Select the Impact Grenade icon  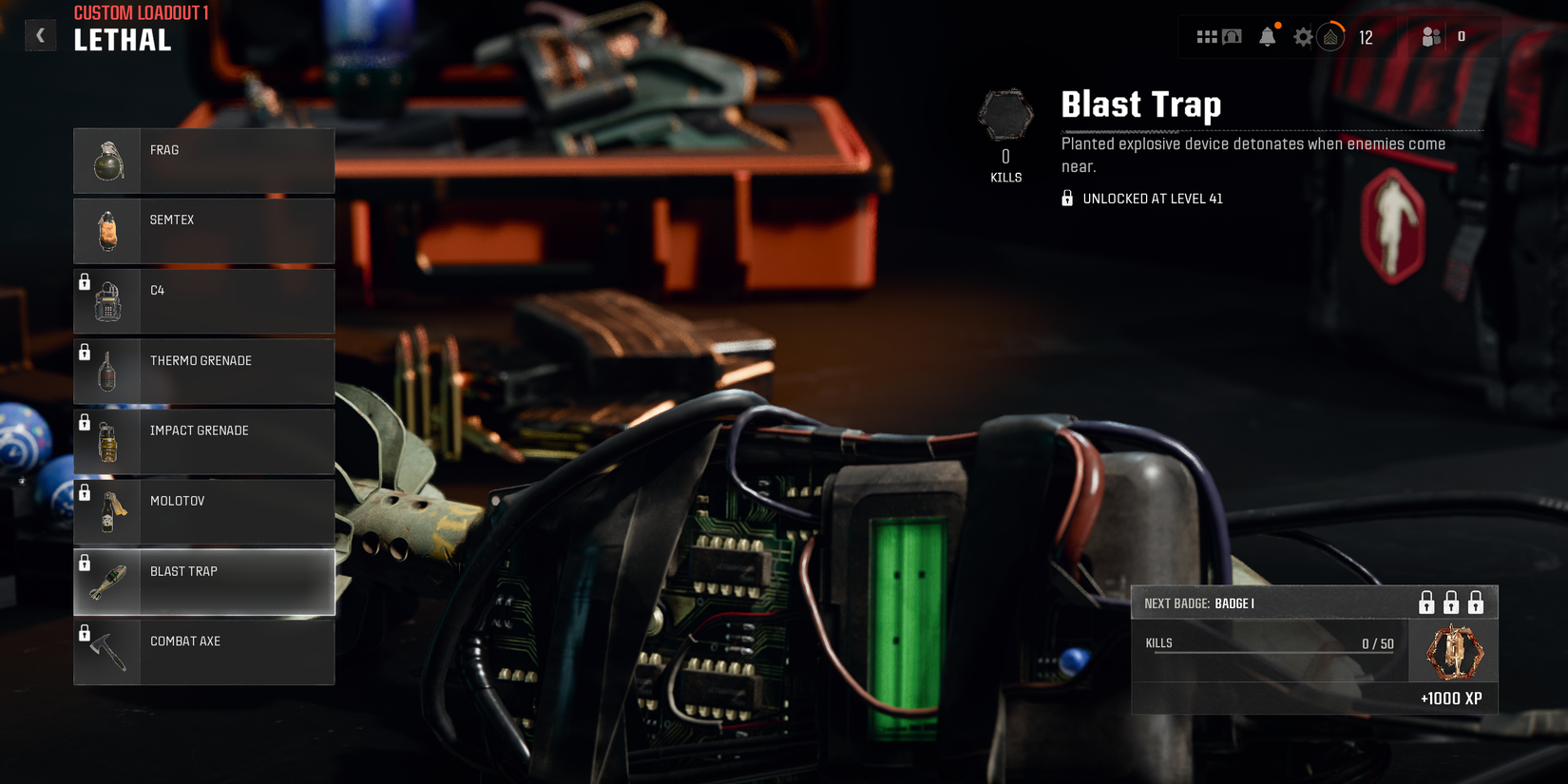[109, 441]
